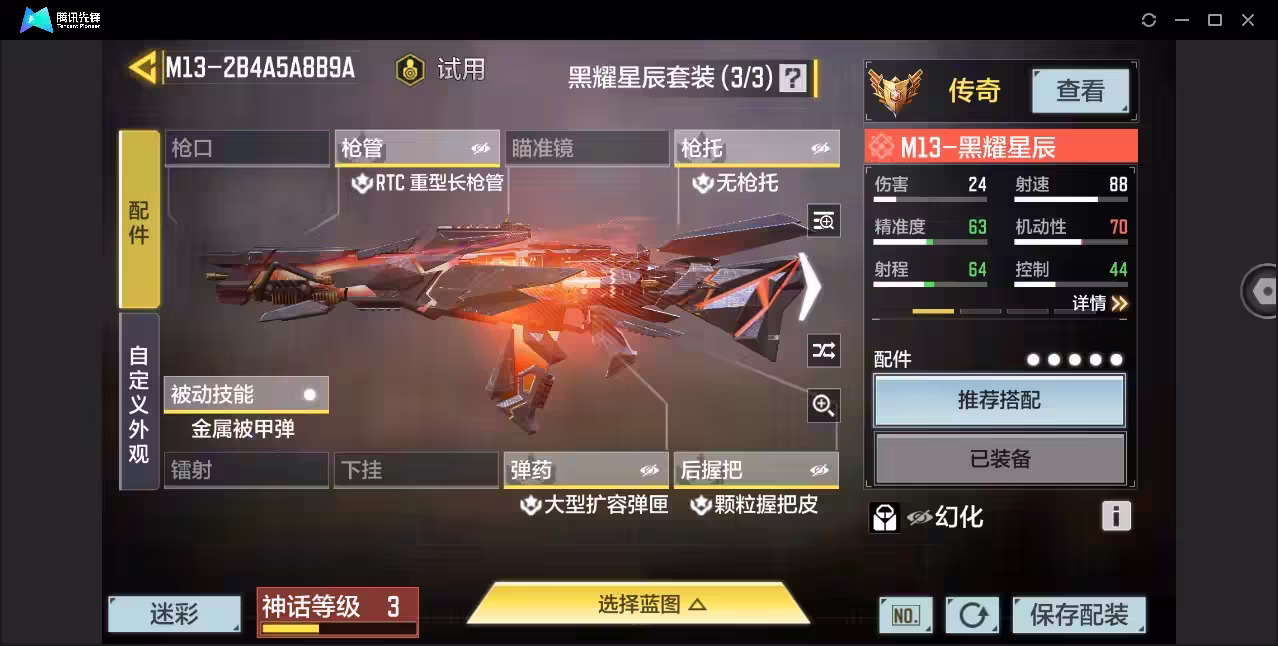Open the 试用 trial option
This screenshot has height=646, width=1278.
click(441, 69)
